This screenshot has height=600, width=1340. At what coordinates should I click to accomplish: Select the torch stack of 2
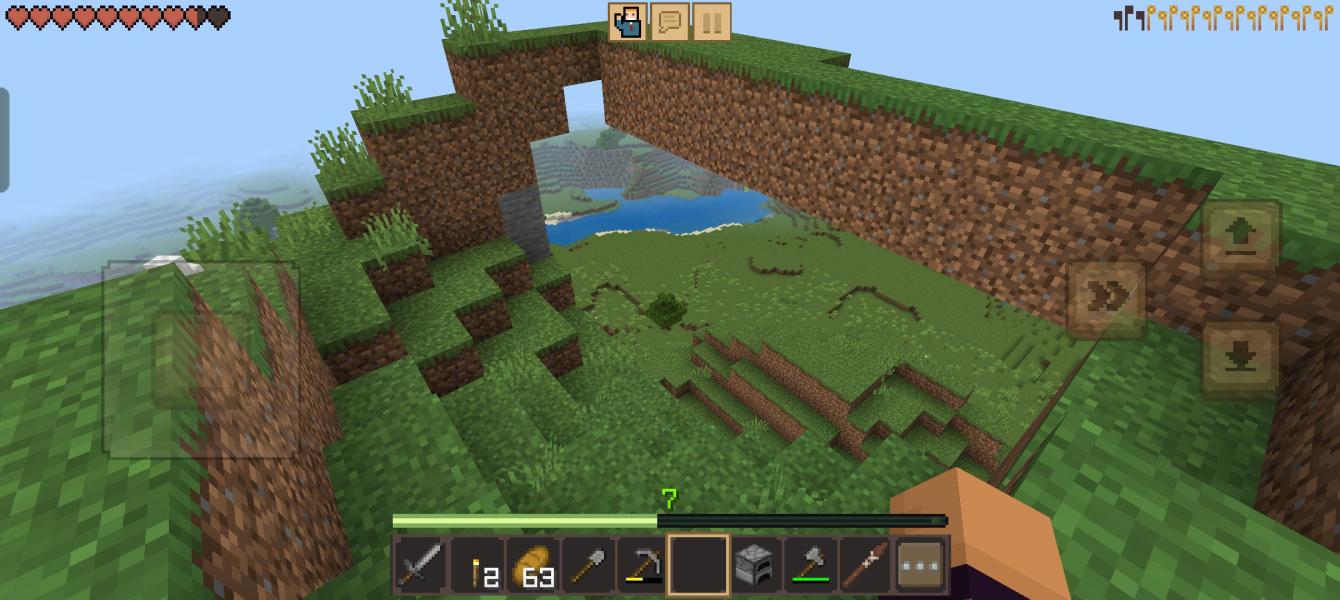point(477,567)
